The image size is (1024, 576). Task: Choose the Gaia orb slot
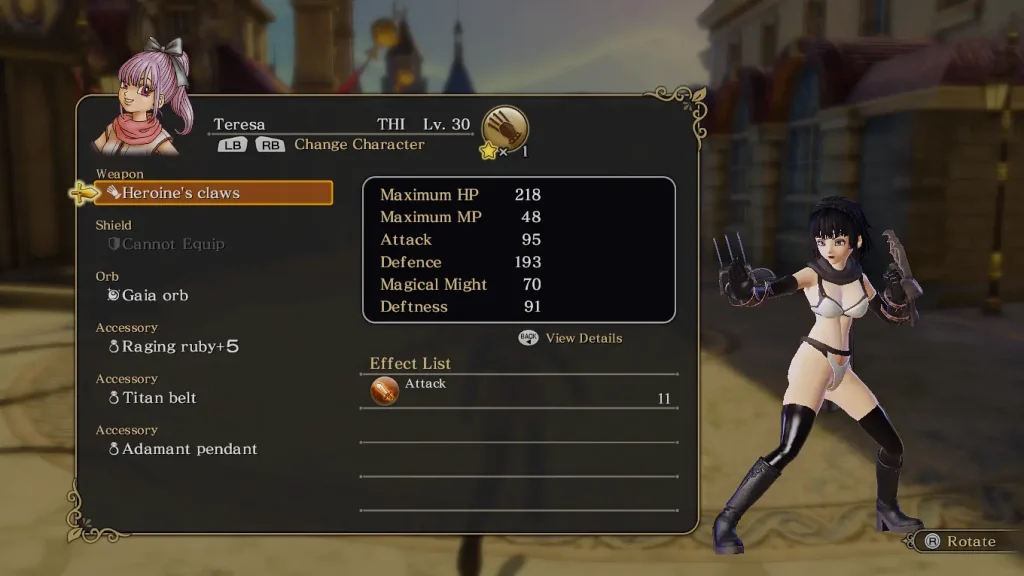155,295
